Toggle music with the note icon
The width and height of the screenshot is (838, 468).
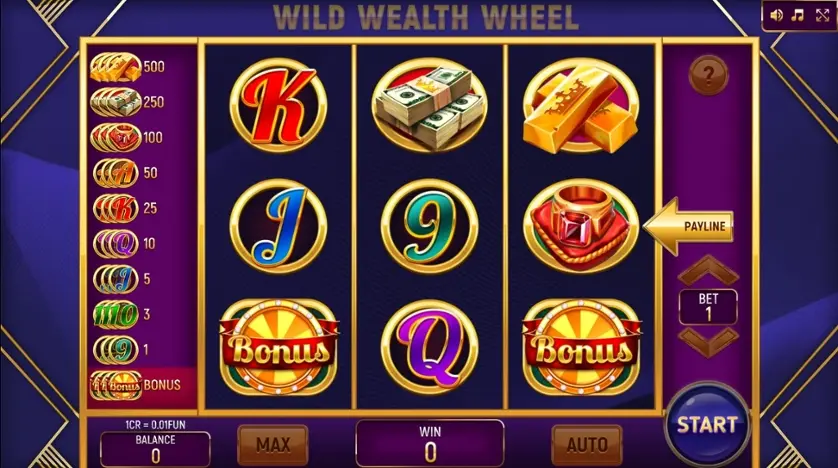click(x=798, y=15)
